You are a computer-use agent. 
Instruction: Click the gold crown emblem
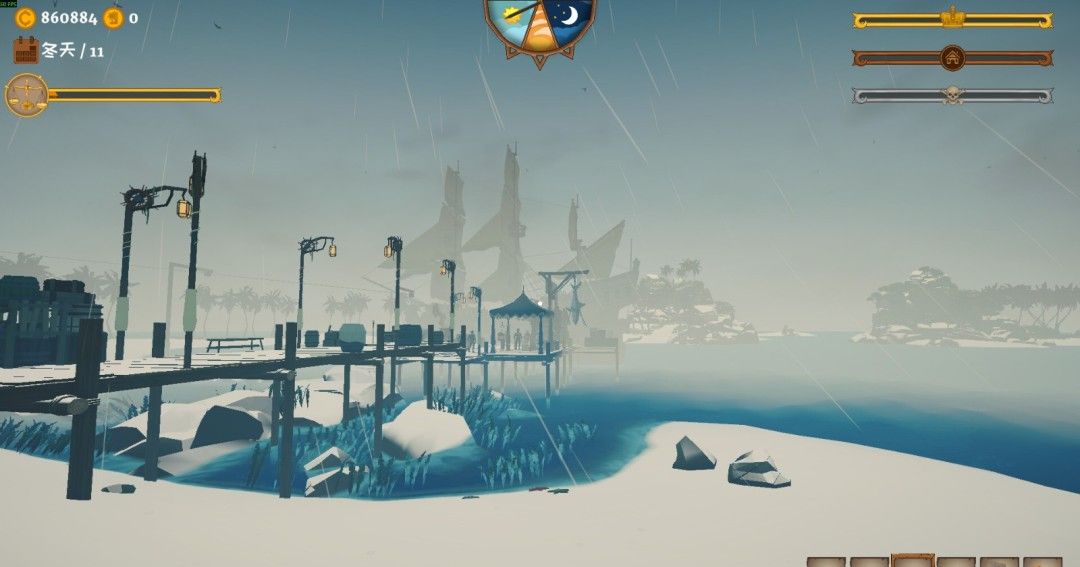click(x=952, y=19)
